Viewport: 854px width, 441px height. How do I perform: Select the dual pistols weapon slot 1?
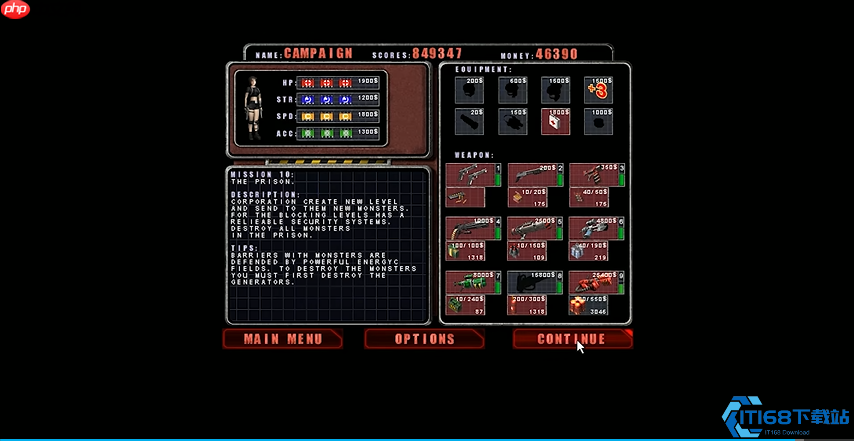tap(472, 175)
